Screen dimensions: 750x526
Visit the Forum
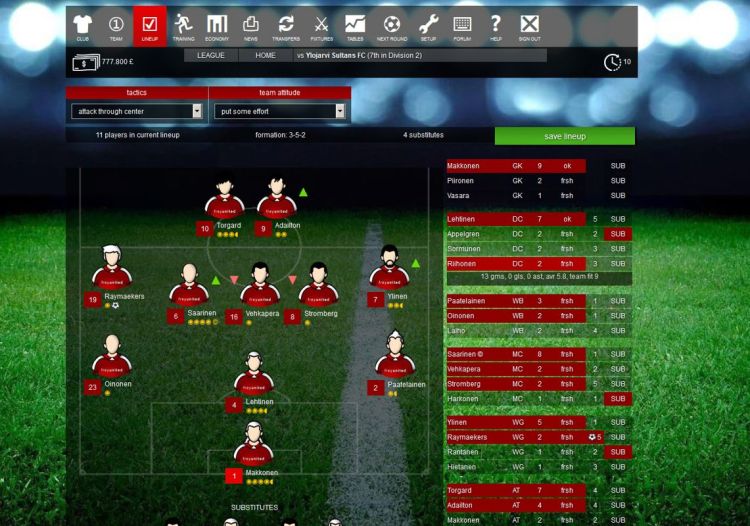pyautogui.click(x=462, y=26)
